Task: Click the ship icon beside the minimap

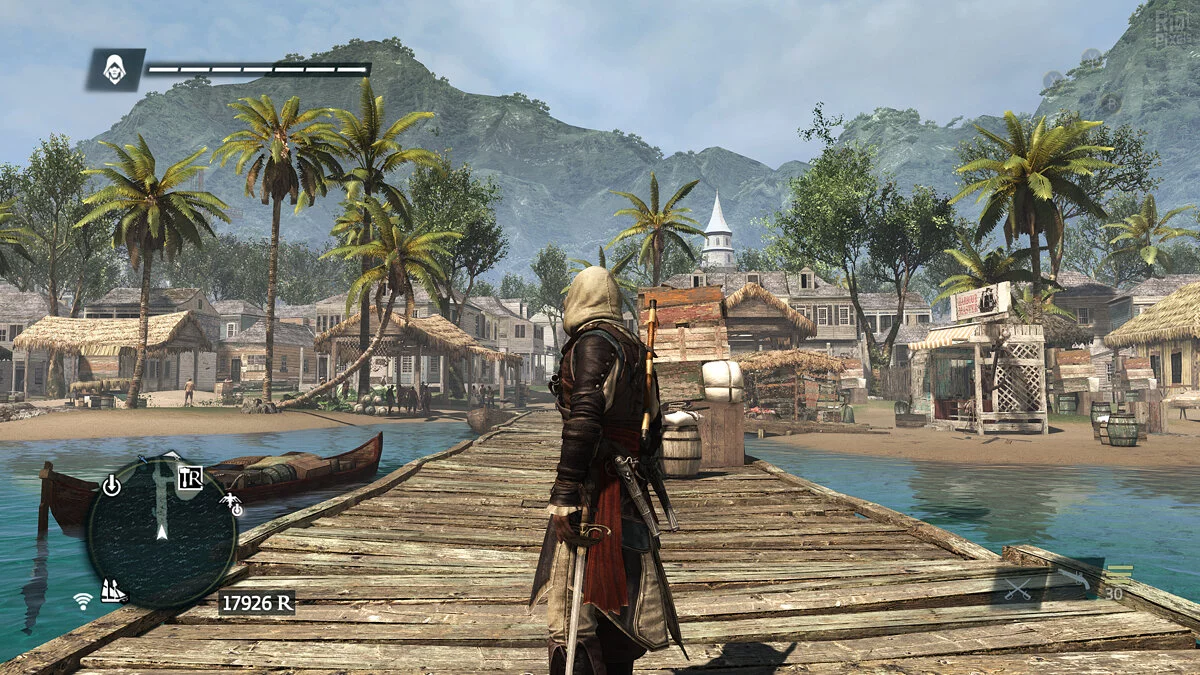Action: [113, 591]
